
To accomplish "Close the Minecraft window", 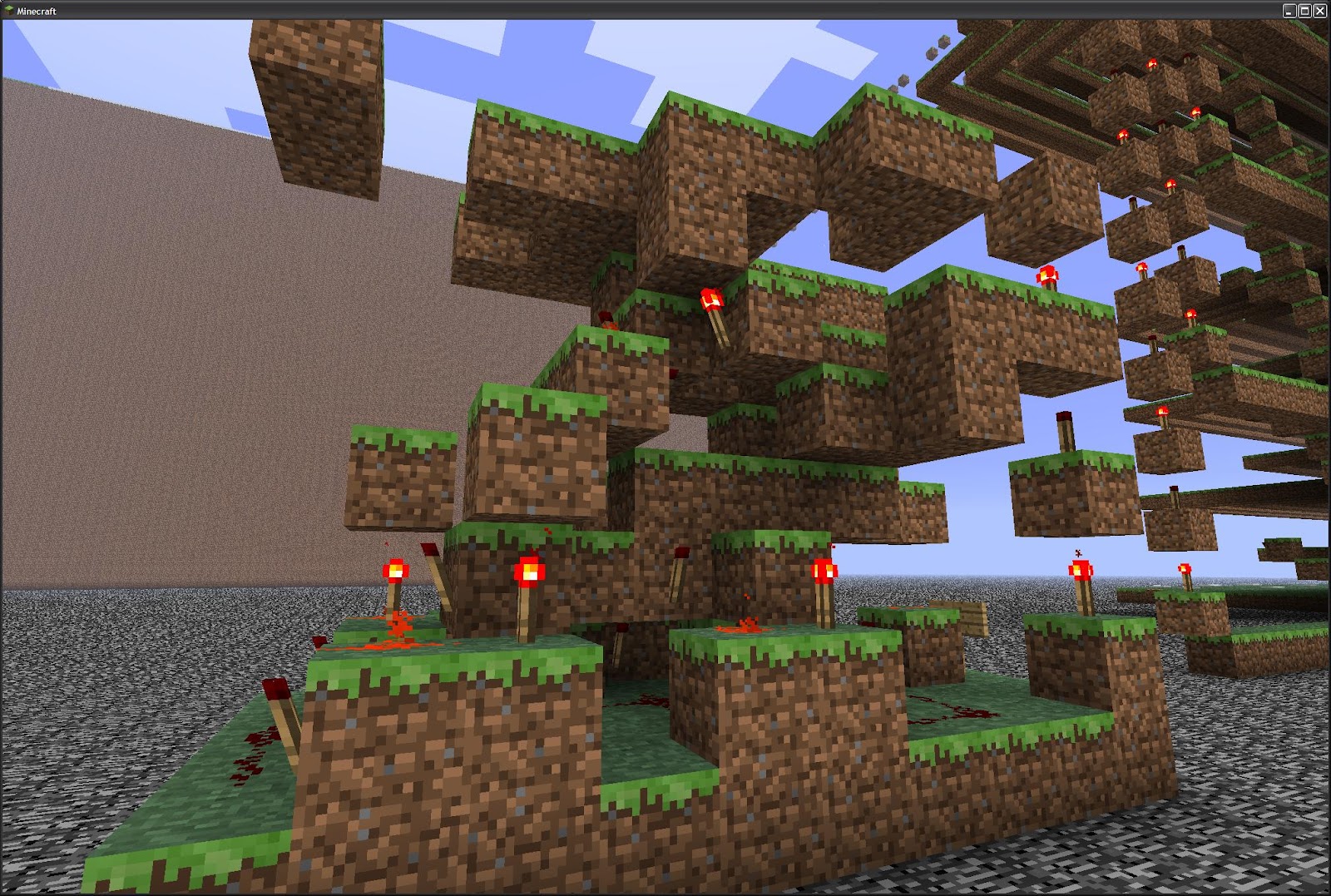I will (1319, 11).
